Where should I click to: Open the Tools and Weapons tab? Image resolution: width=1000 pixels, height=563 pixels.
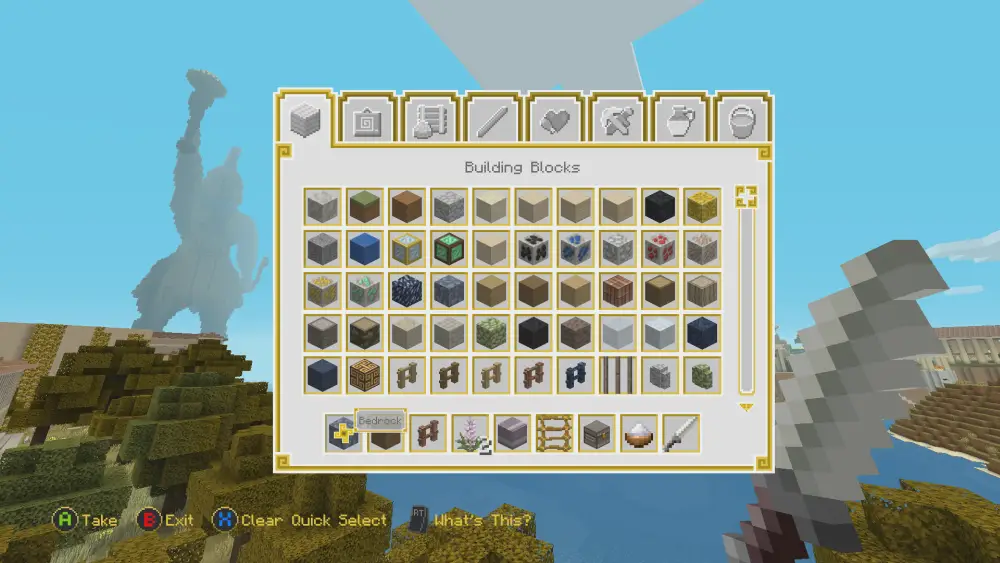[x=617, y=121]
